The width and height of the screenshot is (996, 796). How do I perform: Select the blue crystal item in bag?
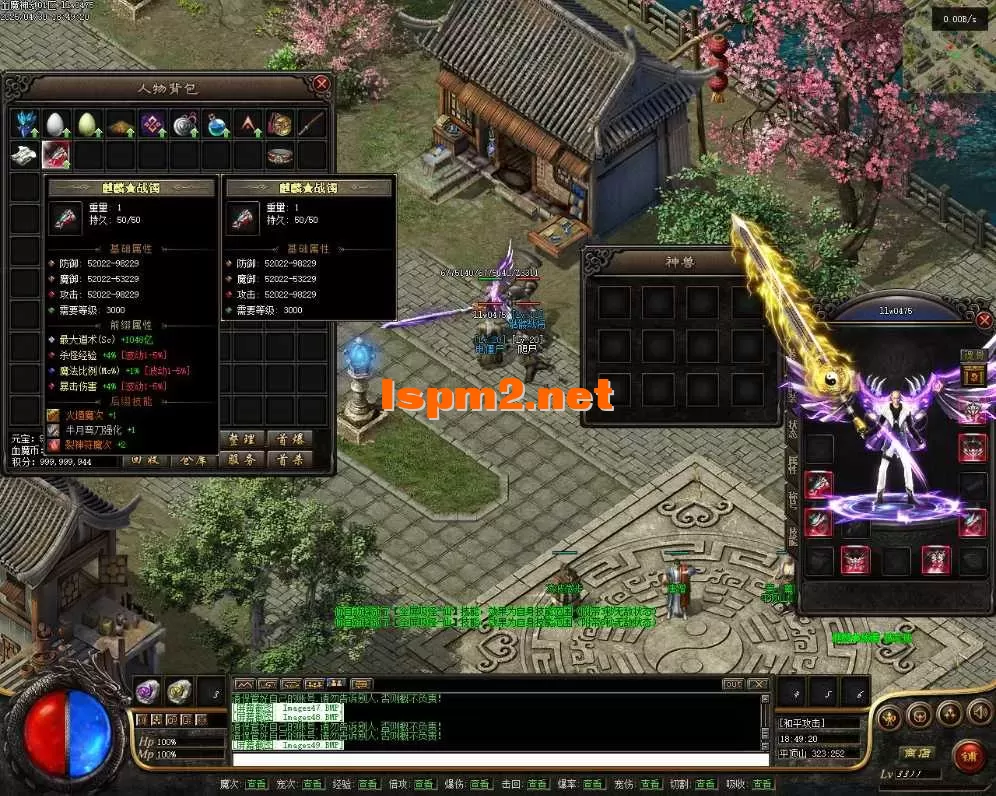click(x=25, y=124)
